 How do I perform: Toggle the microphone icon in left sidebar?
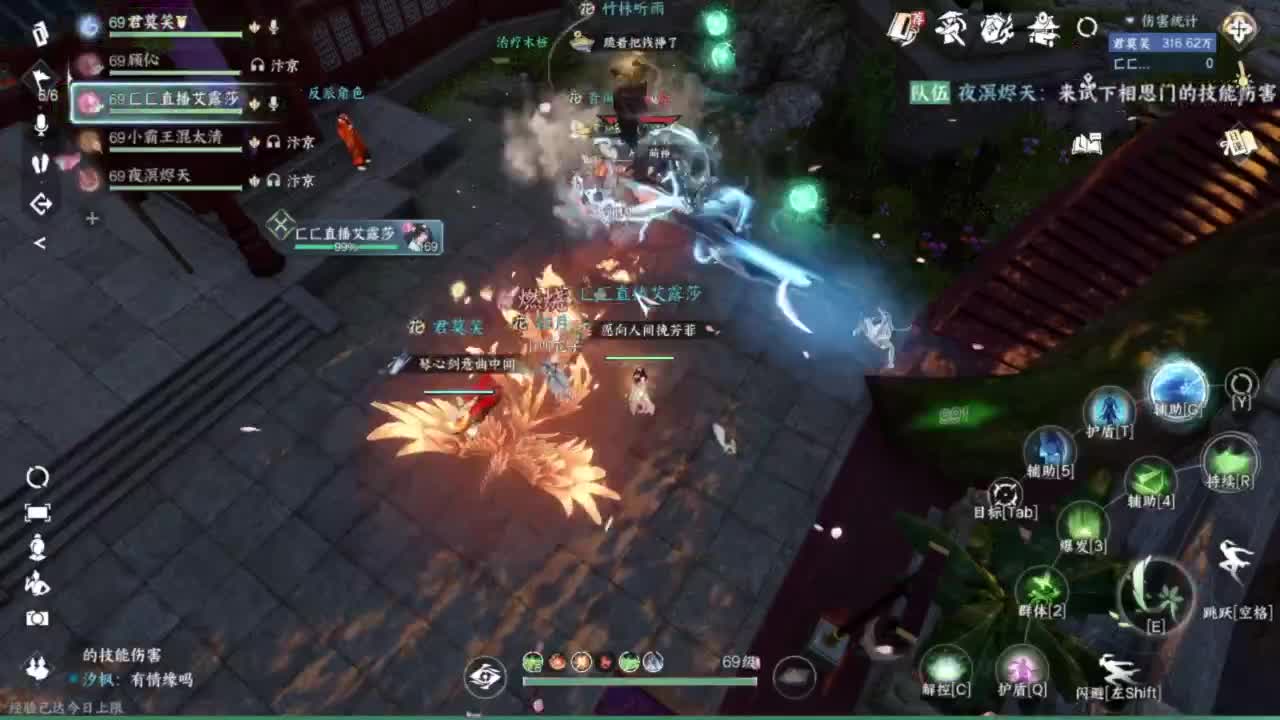[42, 125]
